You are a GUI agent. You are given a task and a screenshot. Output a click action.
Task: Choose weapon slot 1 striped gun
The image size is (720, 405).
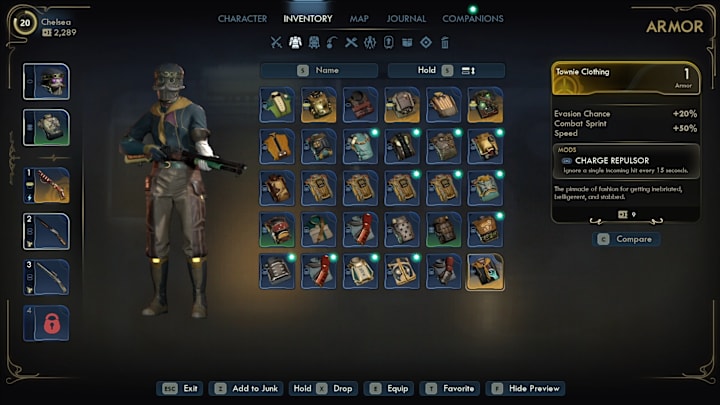click(47, 185)
